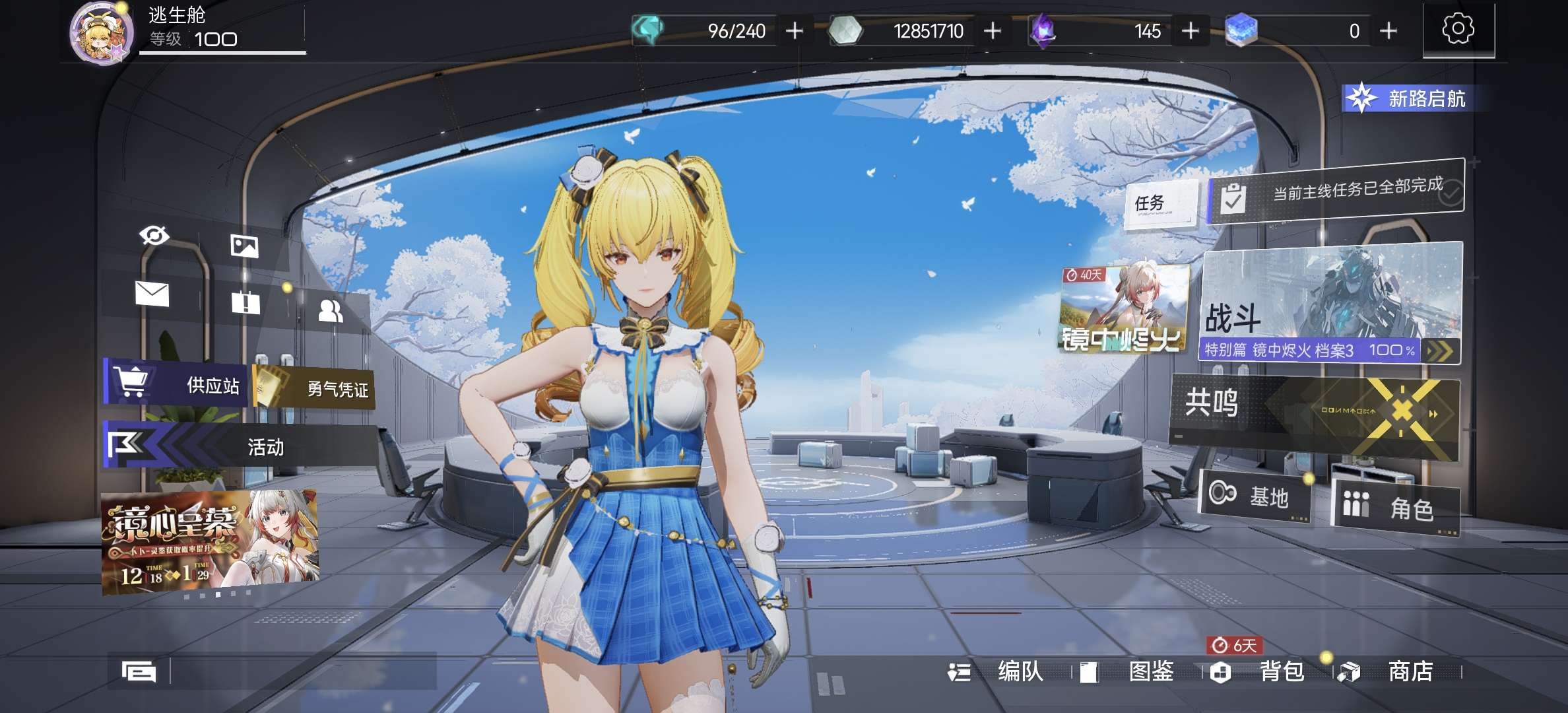Open the 任务 missions panel
This screenshot has height=713, width=1568.
(1161, 203)
